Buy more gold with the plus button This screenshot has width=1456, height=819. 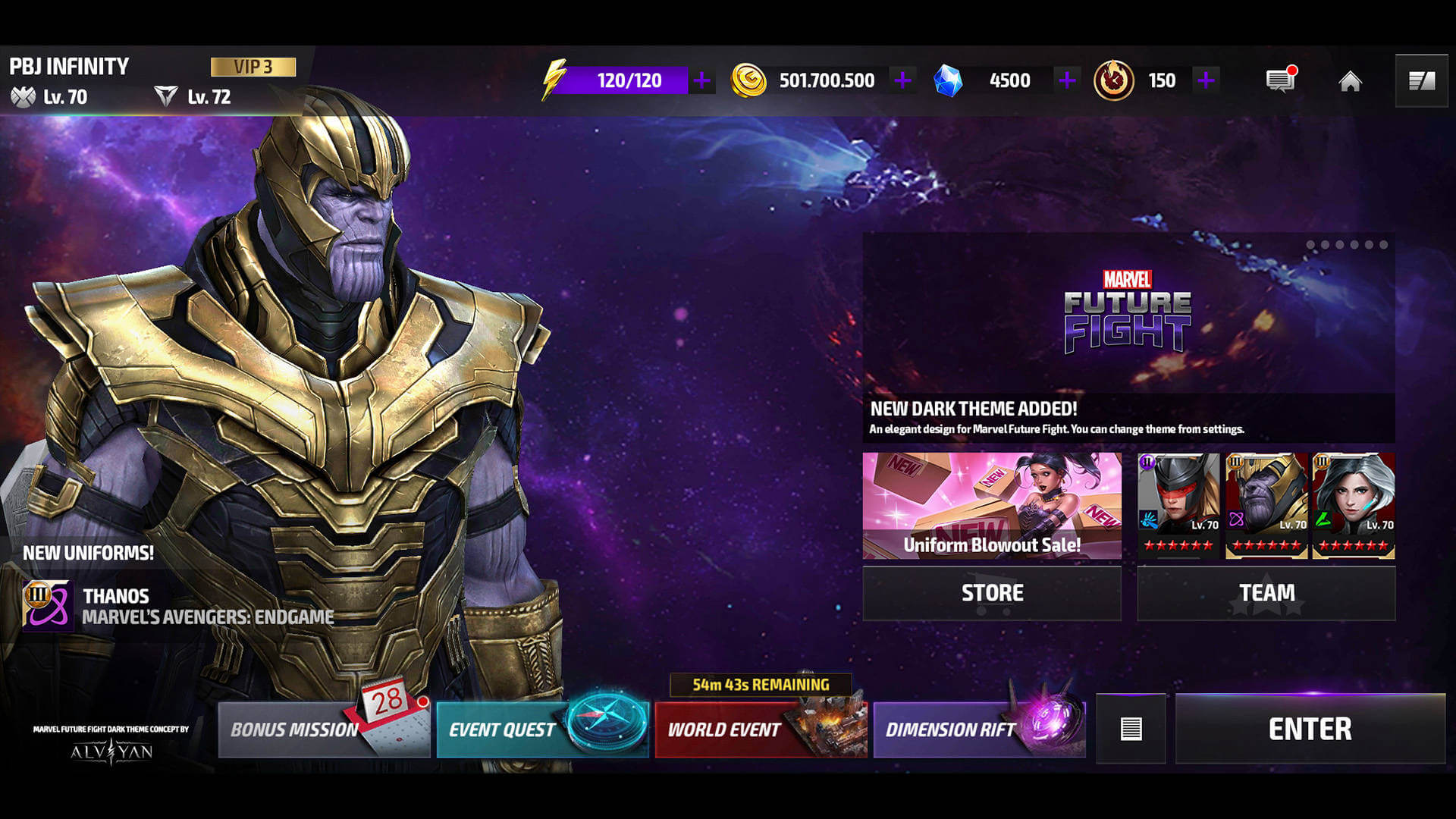[x=902, y=80]
